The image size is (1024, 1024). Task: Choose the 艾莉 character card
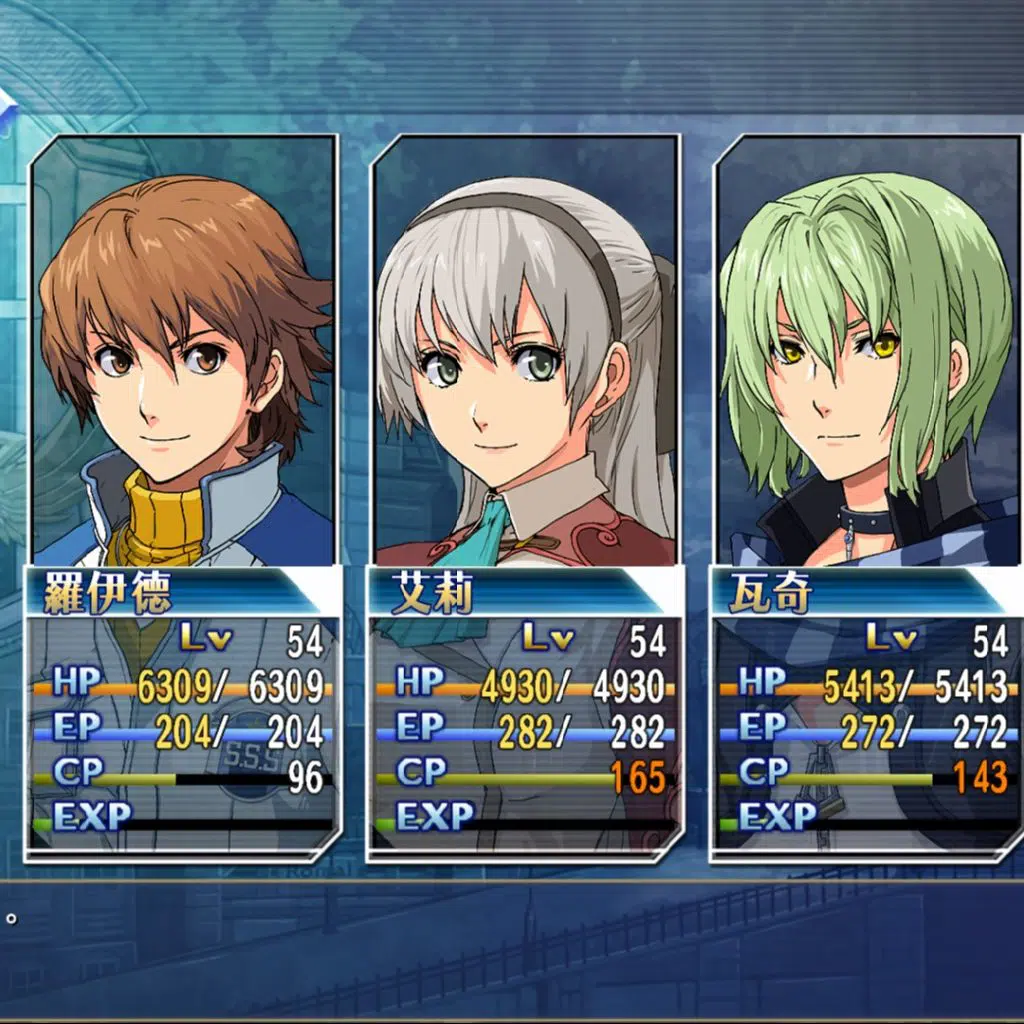[x=525, y=498]
